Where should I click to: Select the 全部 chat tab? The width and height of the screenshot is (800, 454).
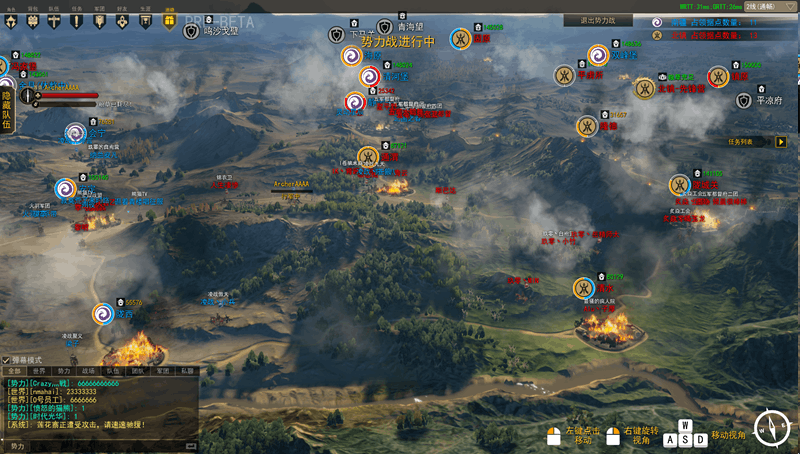click(13, 370)
